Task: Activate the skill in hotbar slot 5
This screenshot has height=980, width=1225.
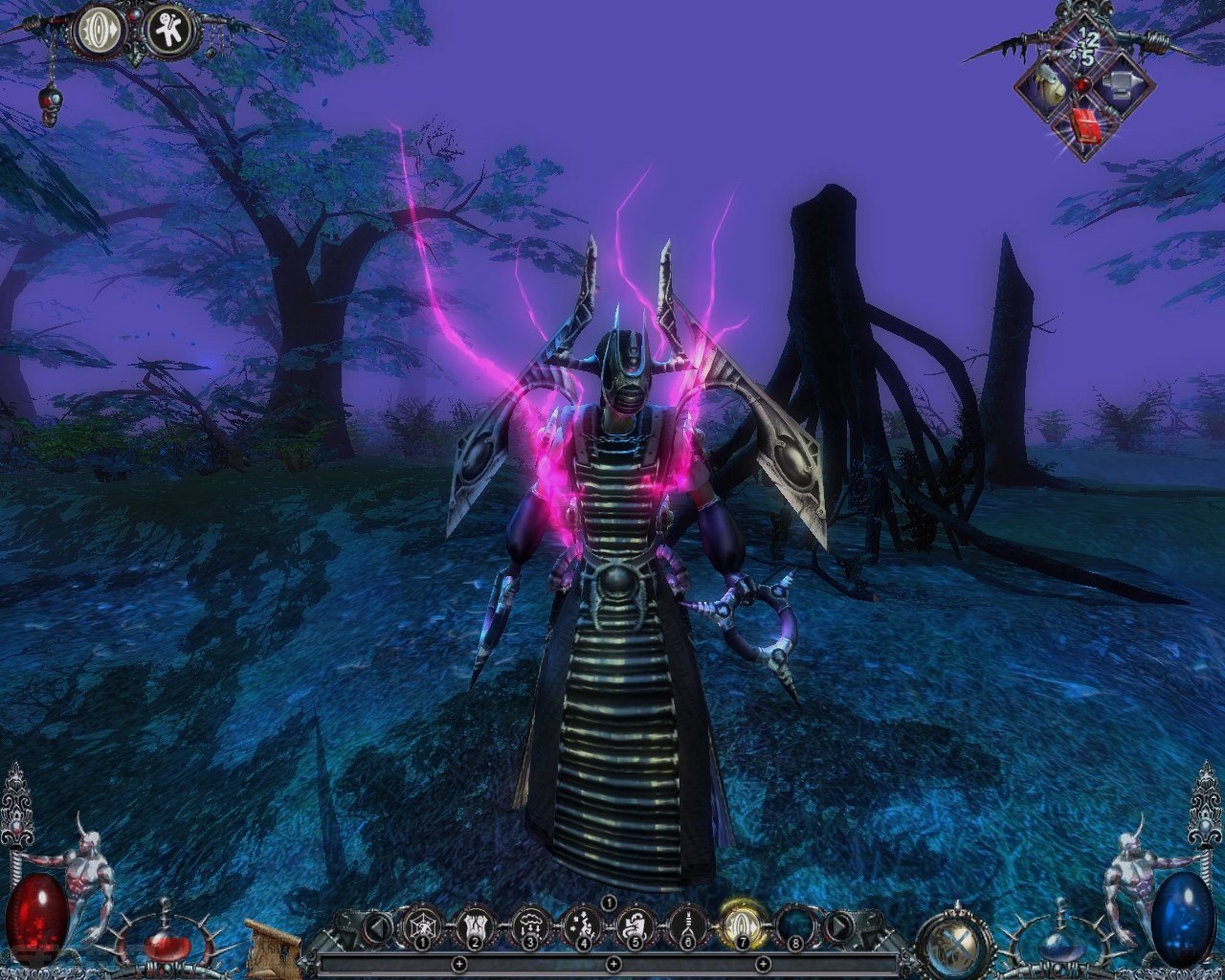Action: click(635, 925)
